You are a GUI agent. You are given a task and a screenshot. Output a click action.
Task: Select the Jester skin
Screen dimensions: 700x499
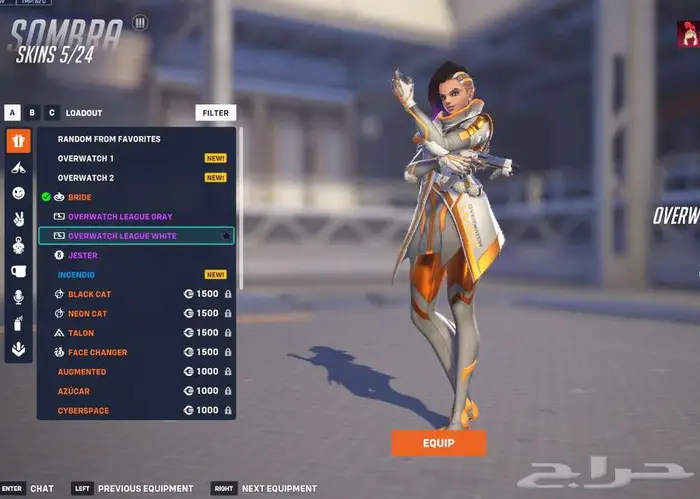point(82,255)
